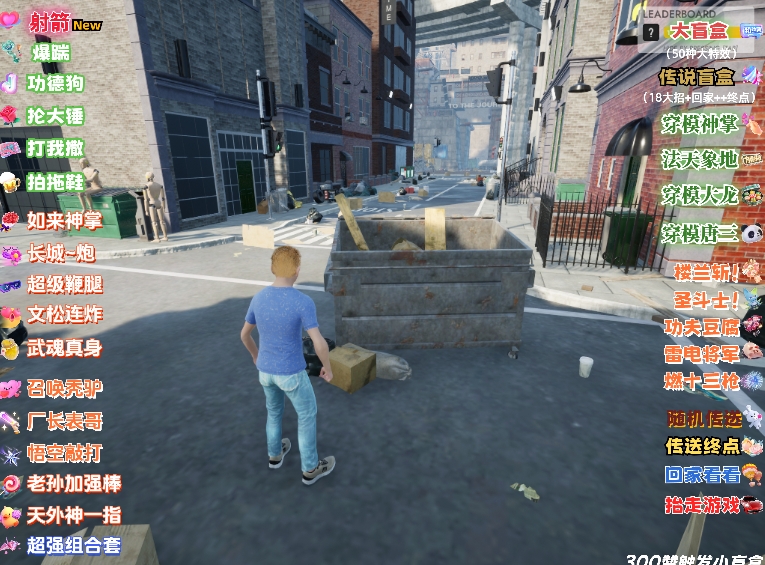Viewport: 765px width, 565px height.
Task: Select the 悟空敲打 entry
Action: point(64,453)
